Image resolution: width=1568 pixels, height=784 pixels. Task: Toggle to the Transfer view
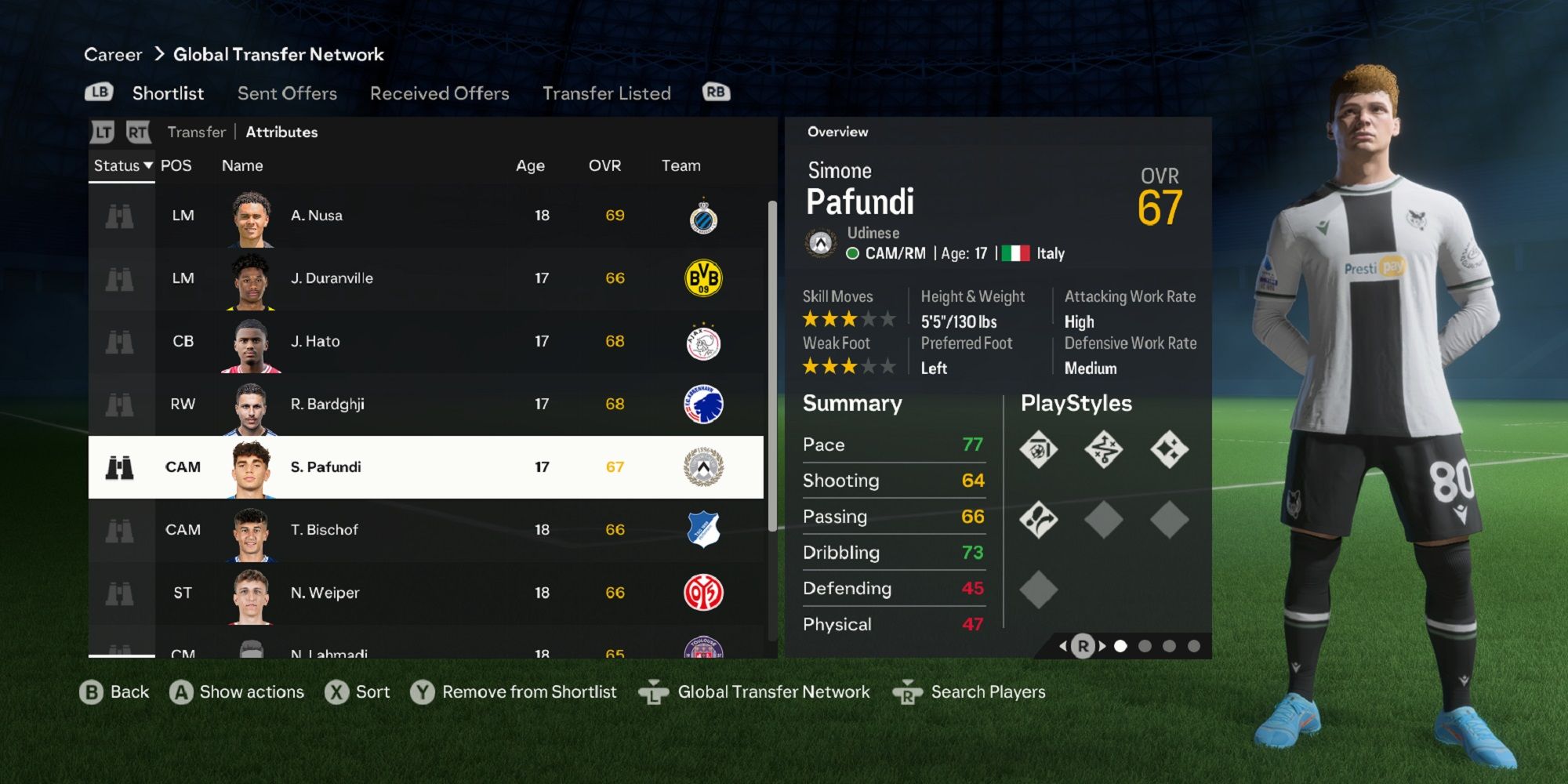(196, 132)
